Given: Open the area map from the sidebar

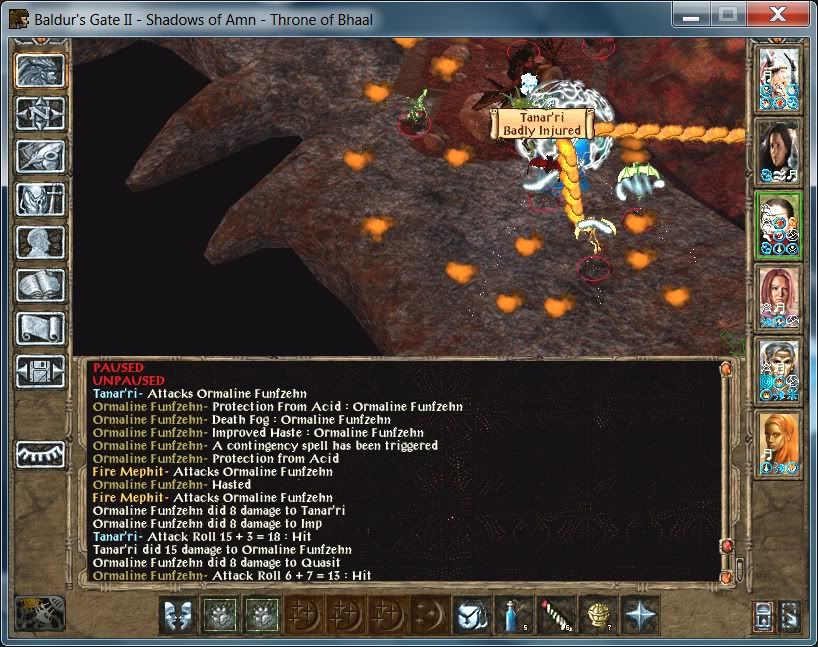Looking at the screenshot, I should (41, 113).
